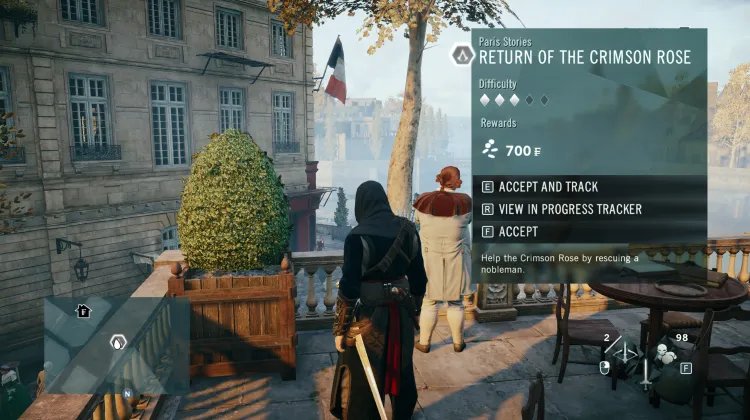Select the hexagon mission marker on the minimap
750x420 pixels.
(x=117, y=342)
